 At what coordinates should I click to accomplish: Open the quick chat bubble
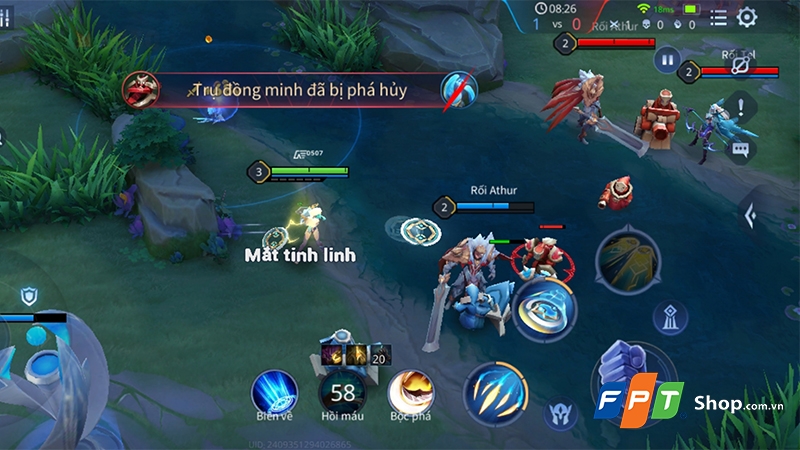[741, 150]
